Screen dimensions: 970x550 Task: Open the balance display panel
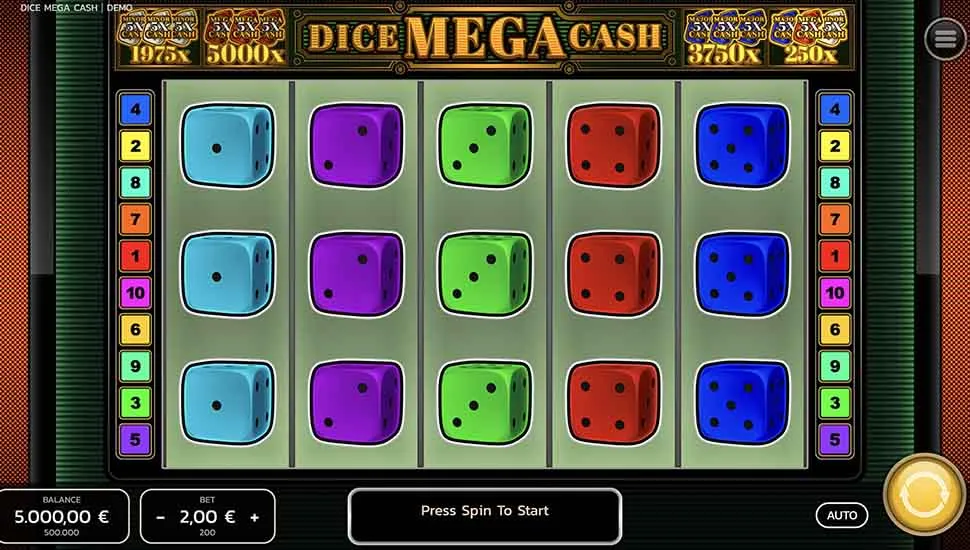(63, 515)
